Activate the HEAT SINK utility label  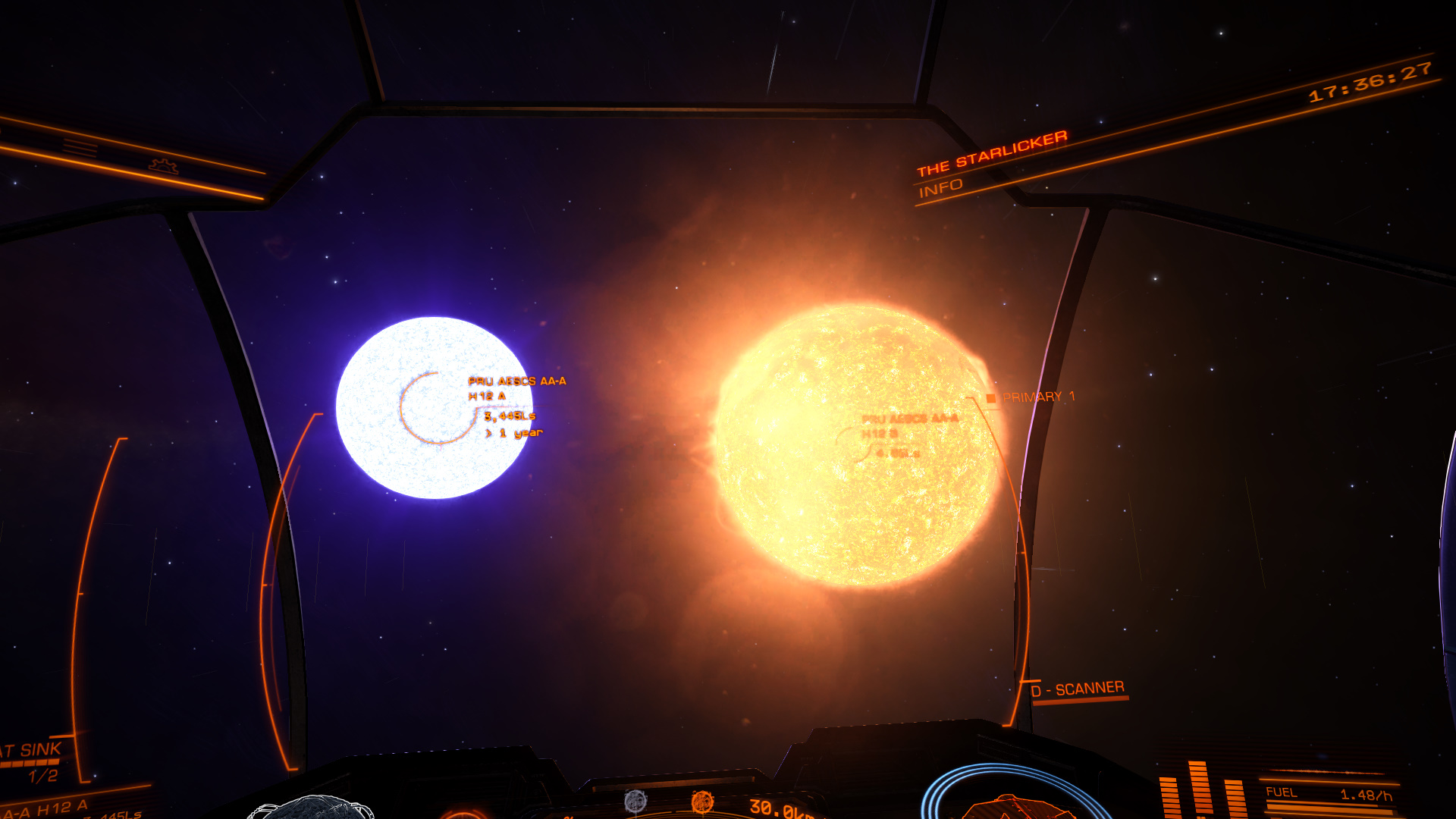[x=32, y=751]
